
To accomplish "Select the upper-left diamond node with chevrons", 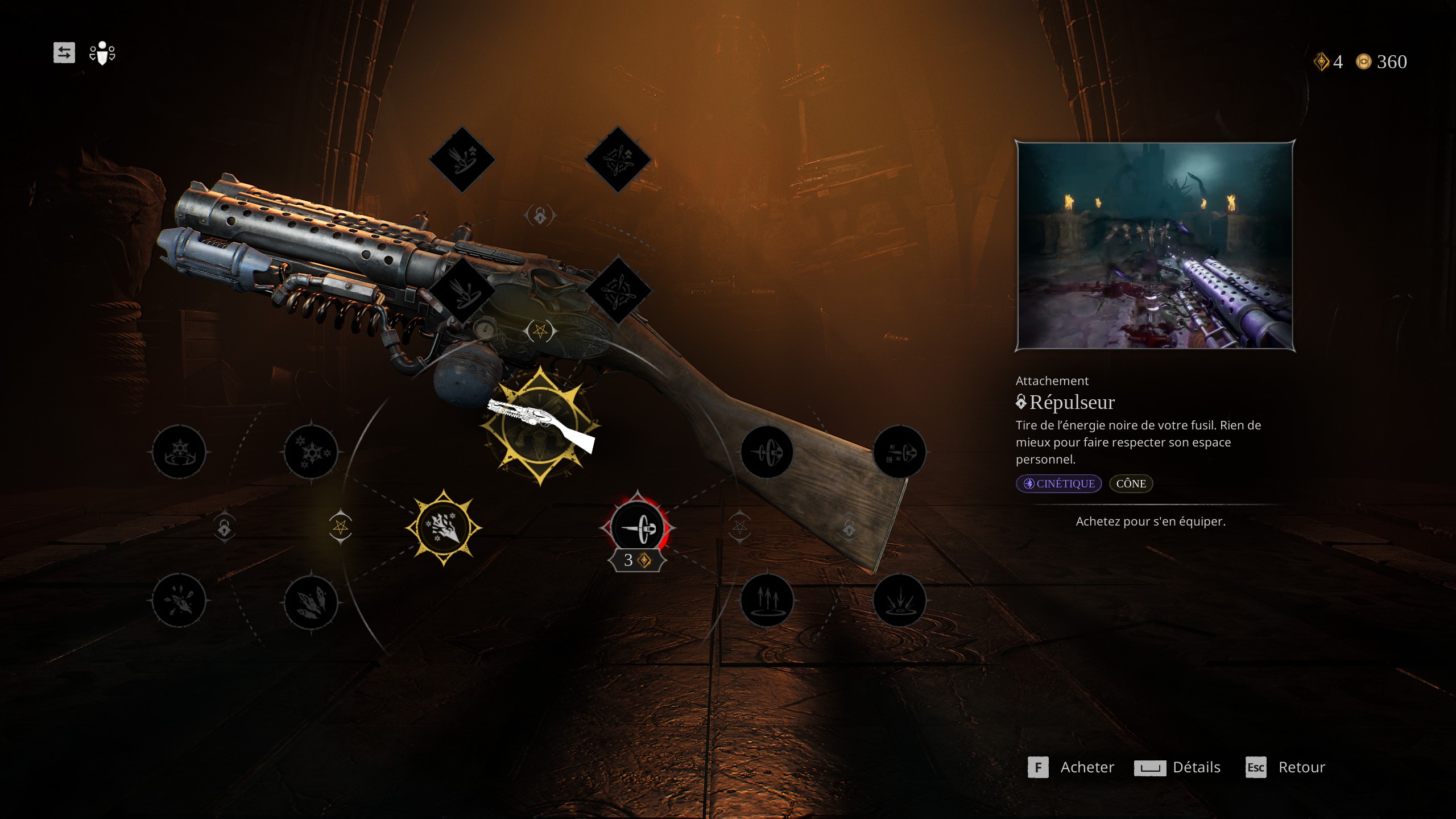I will pyautogui.click(x=462, y=159).
